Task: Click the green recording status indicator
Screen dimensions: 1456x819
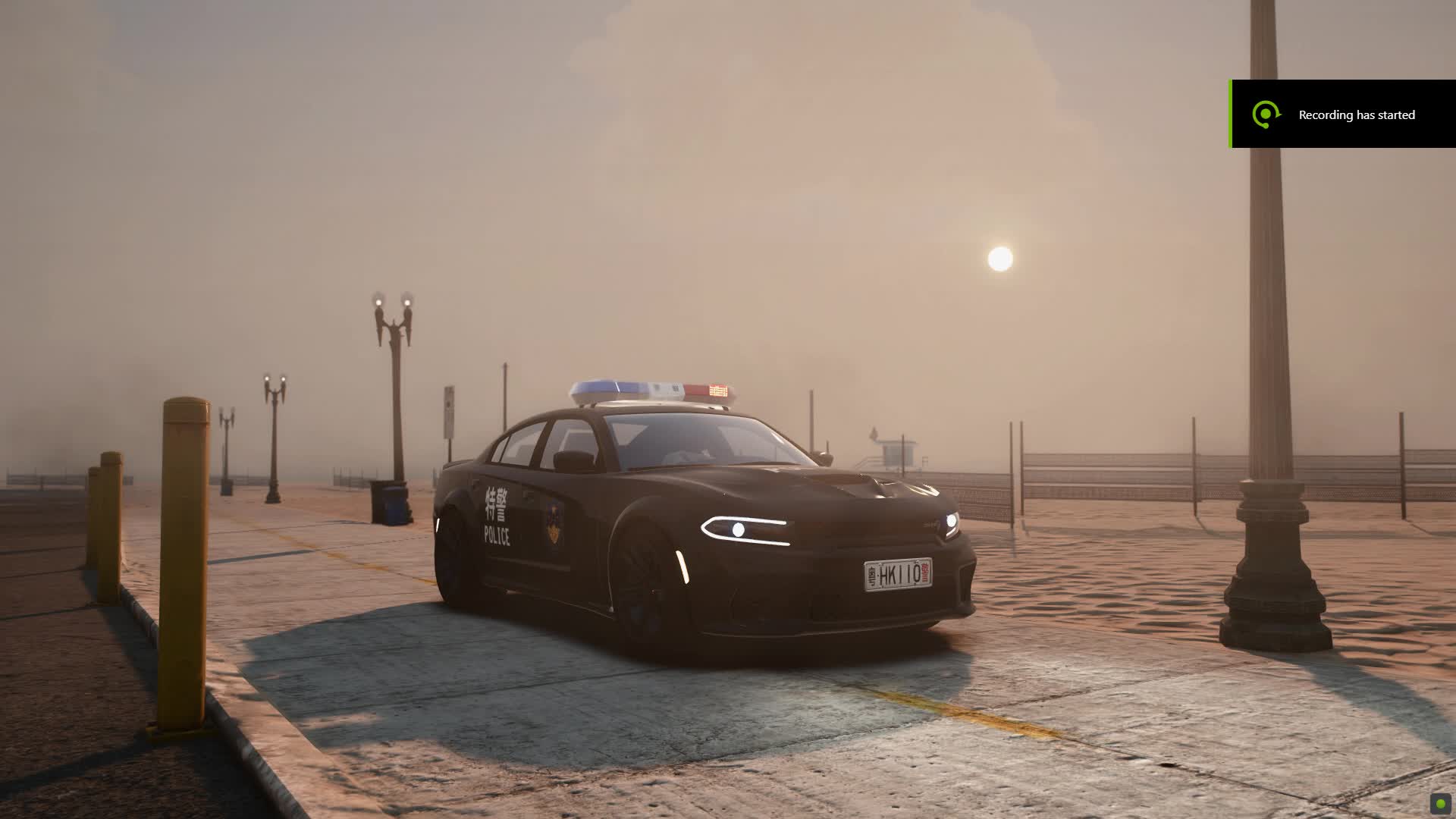Action: [x=1440, y=804]
